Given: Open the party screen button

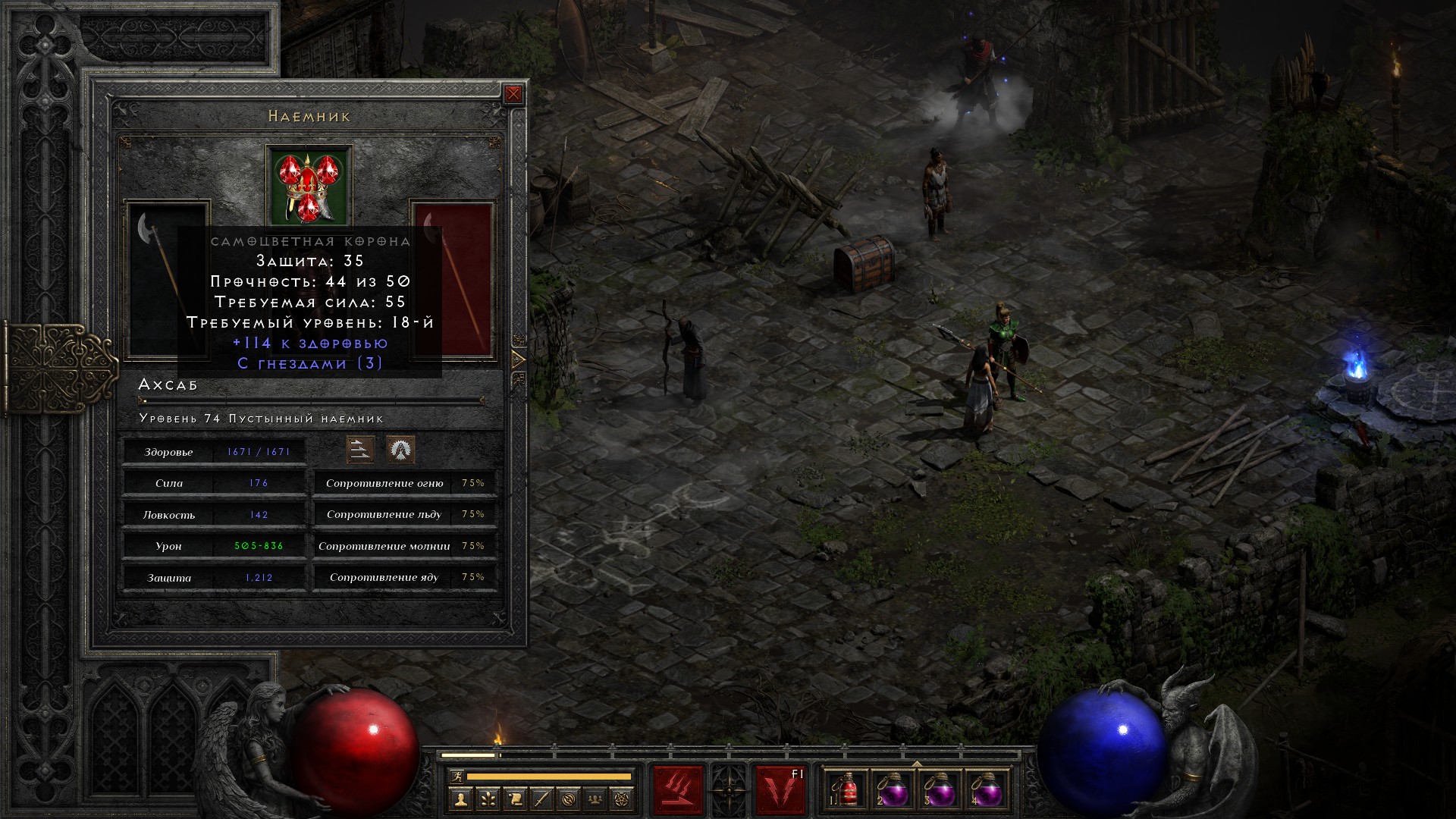Looking at the screenshot, I should point(597,798).
